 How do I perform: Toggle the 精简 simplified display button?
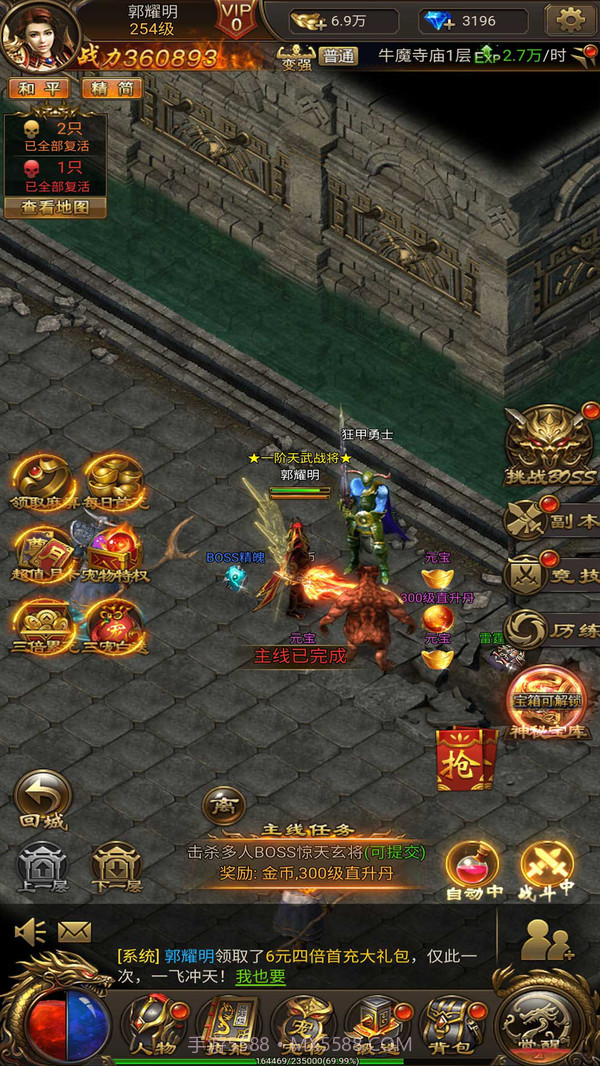(111, 88)
